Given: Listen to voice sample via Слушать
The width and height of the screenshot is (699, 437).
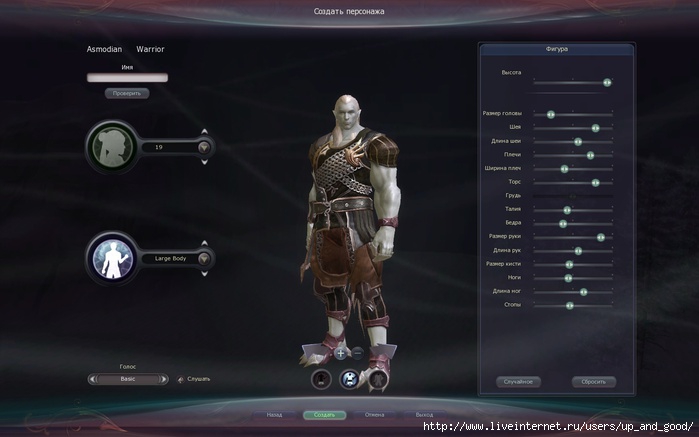Looking at the screenshot, I should 194,379.
